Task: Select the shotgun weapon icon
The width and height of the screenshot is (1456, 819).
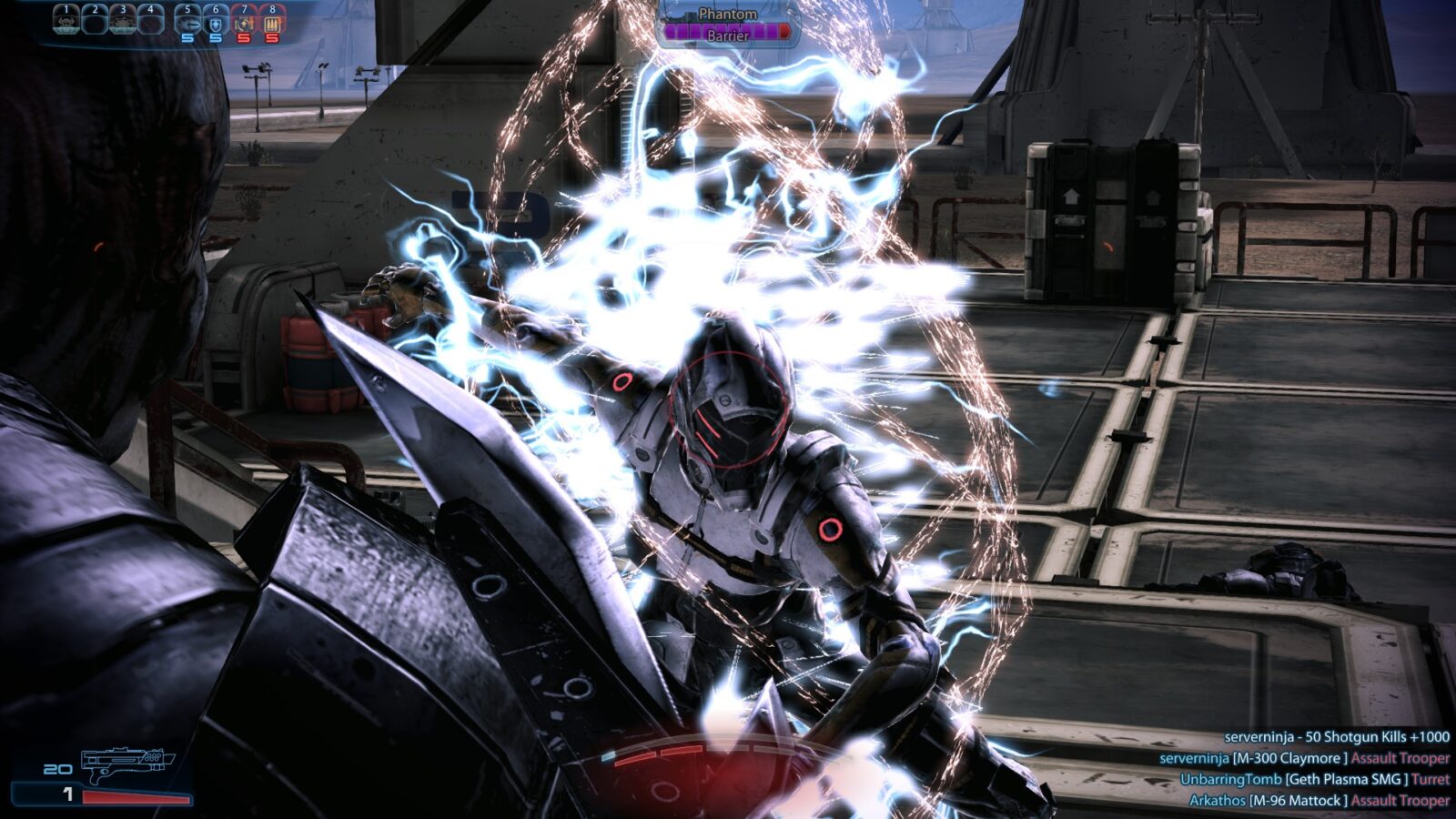Action: (126, 764)
